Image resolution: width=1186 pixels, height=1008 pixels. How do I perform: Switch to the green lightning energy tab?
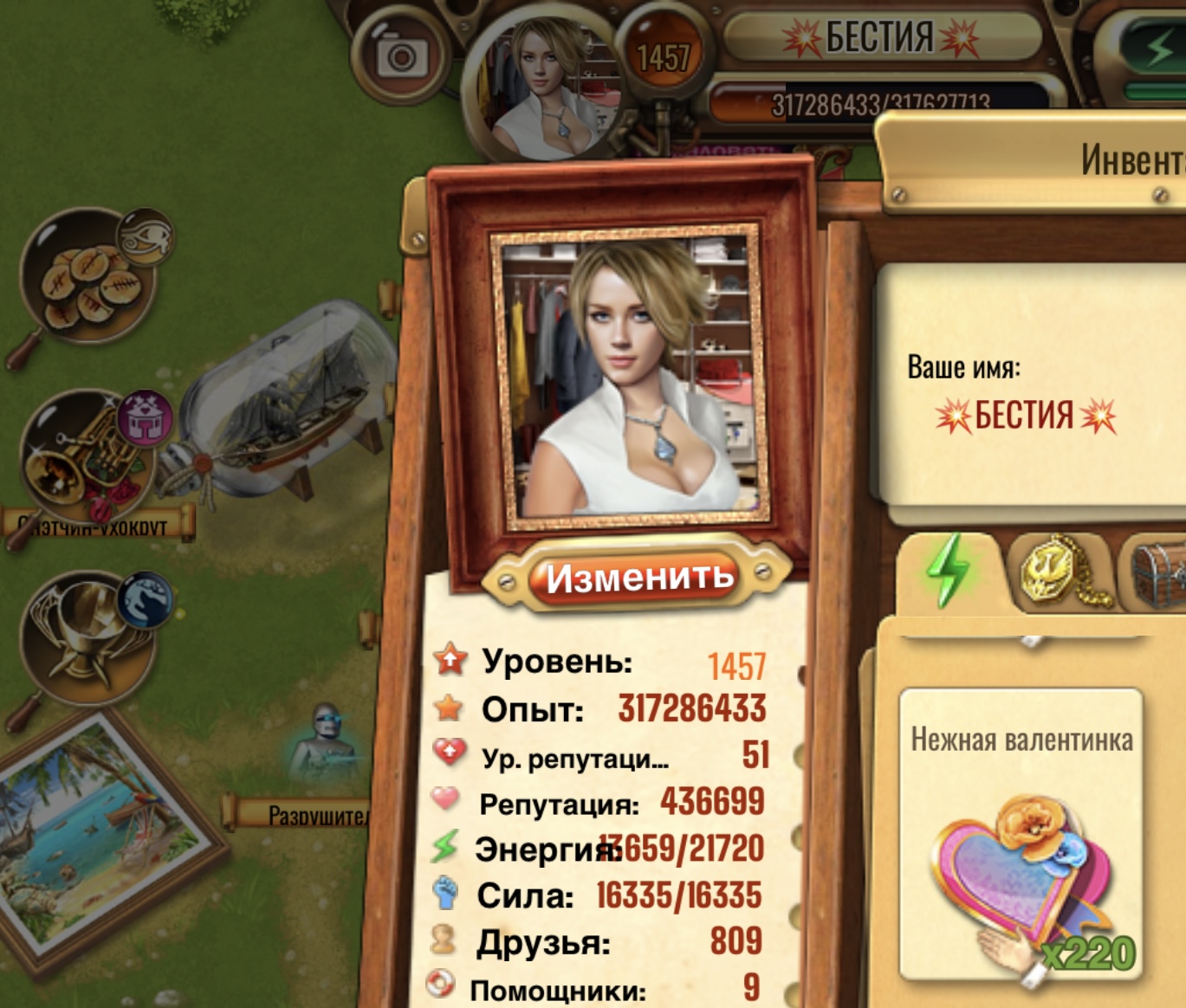(949, 571)
